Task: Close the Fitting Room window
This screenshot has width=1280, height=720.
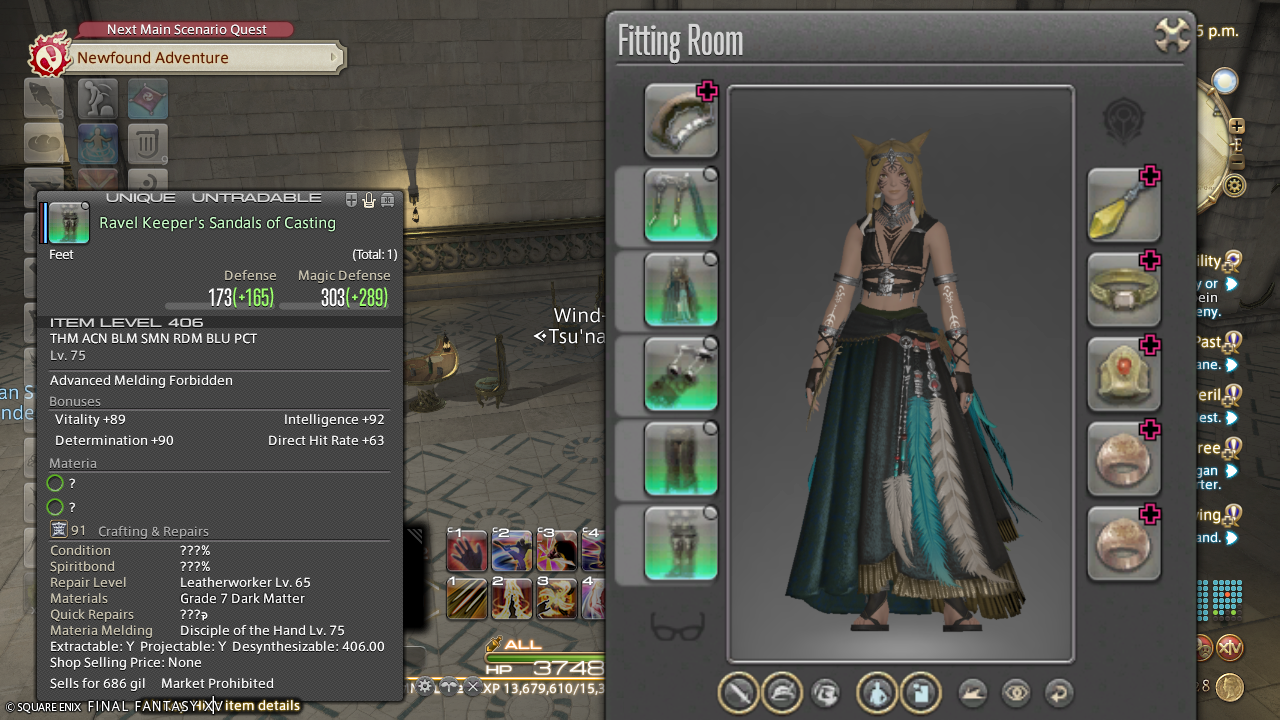Action: (x=1172, y=35)
